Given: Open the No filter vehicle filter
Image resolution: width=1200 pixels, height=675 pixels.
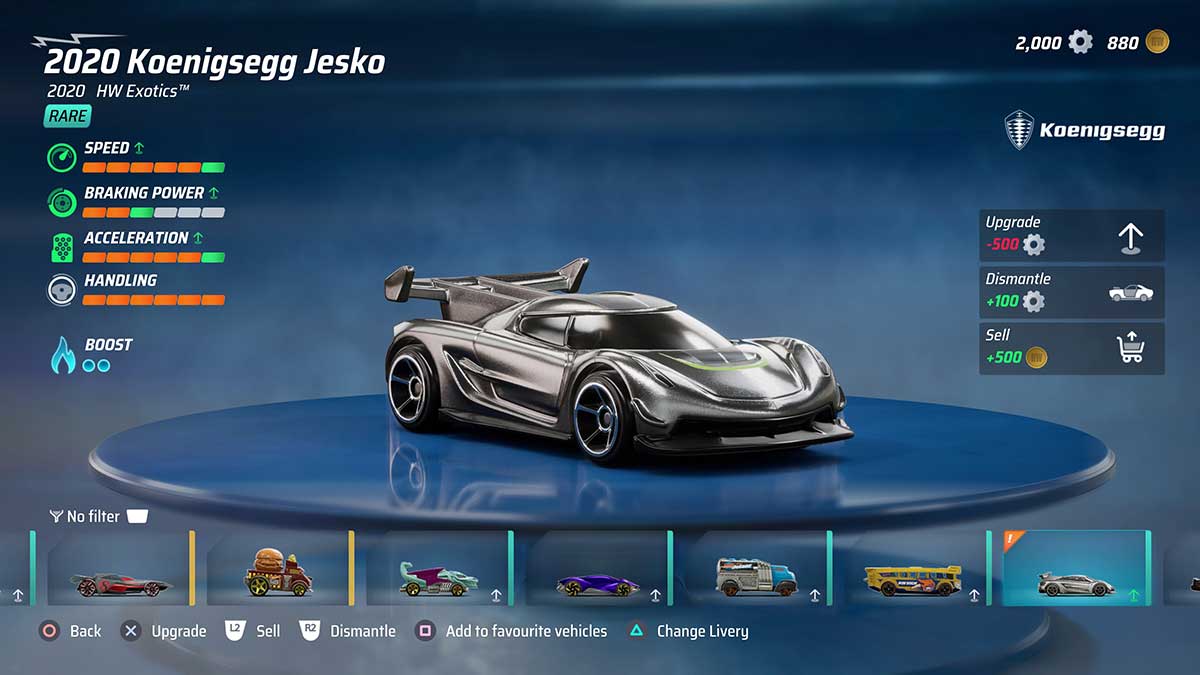Looking at the screenshot, I should [97, 516].
